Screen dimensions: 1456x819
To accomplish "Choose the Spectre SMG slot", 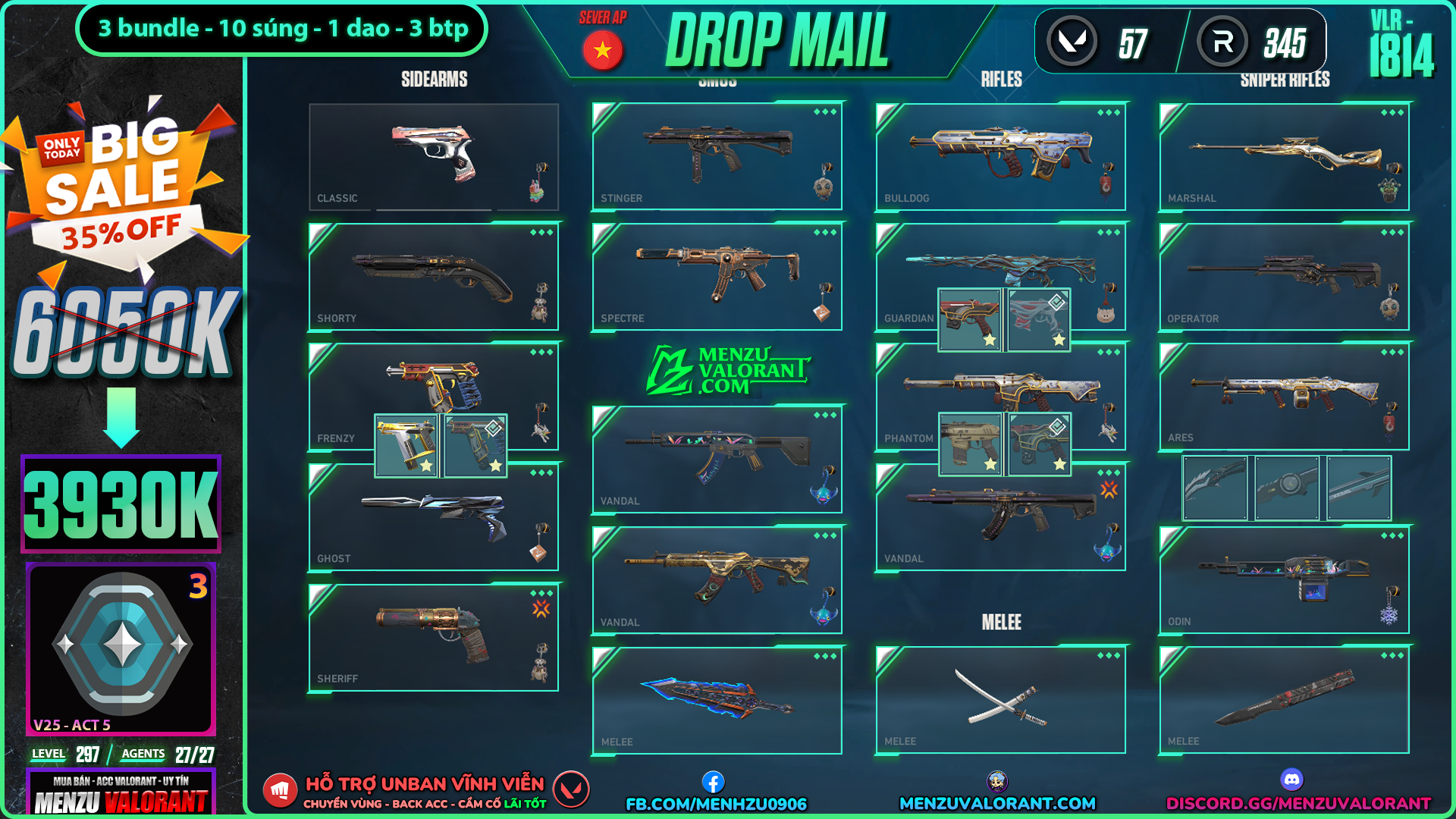I will coord(717,277).
